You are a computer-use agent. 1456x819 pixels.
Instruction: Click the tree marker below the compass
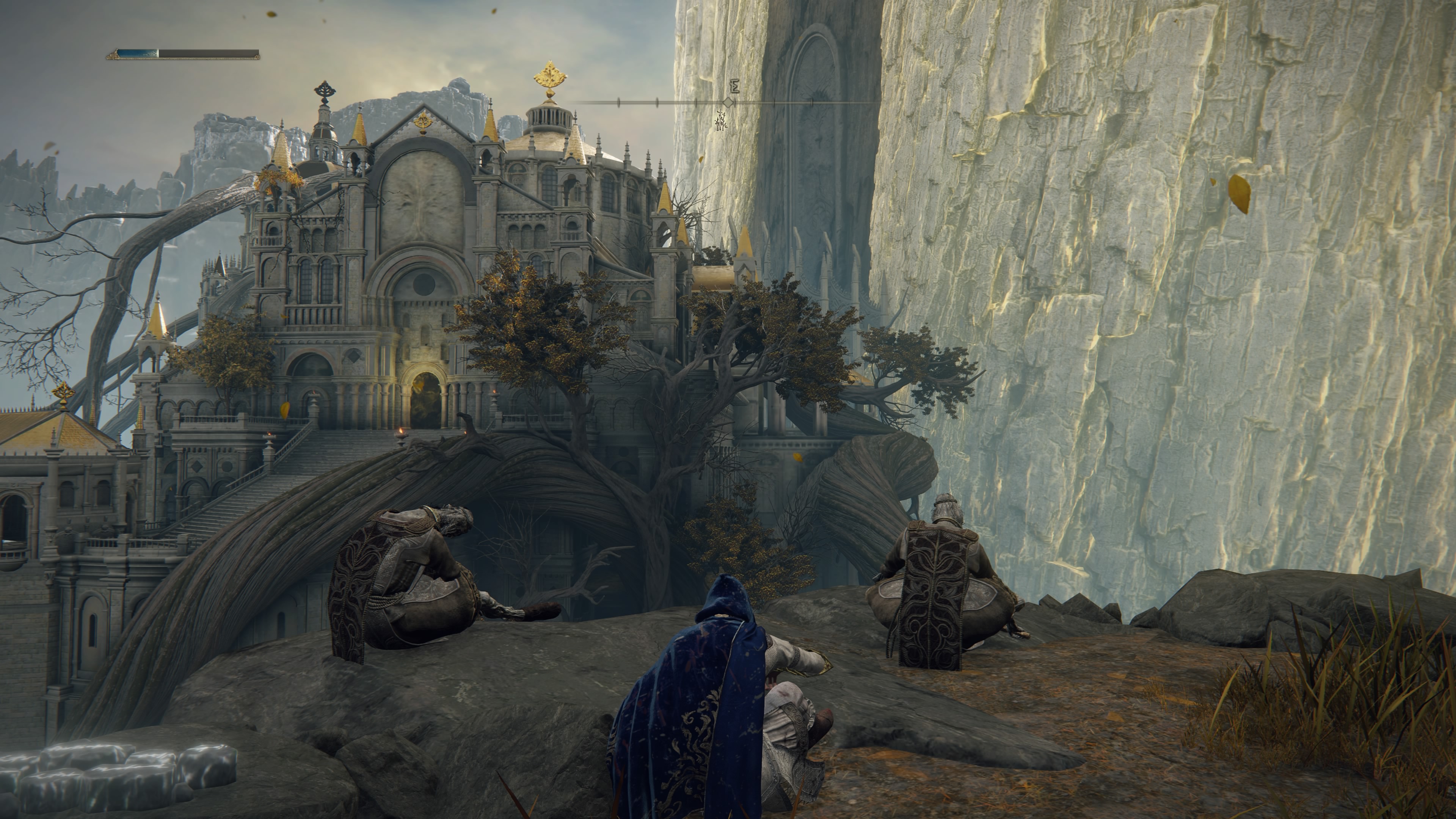pyautogui.click(x=721, y=121)
